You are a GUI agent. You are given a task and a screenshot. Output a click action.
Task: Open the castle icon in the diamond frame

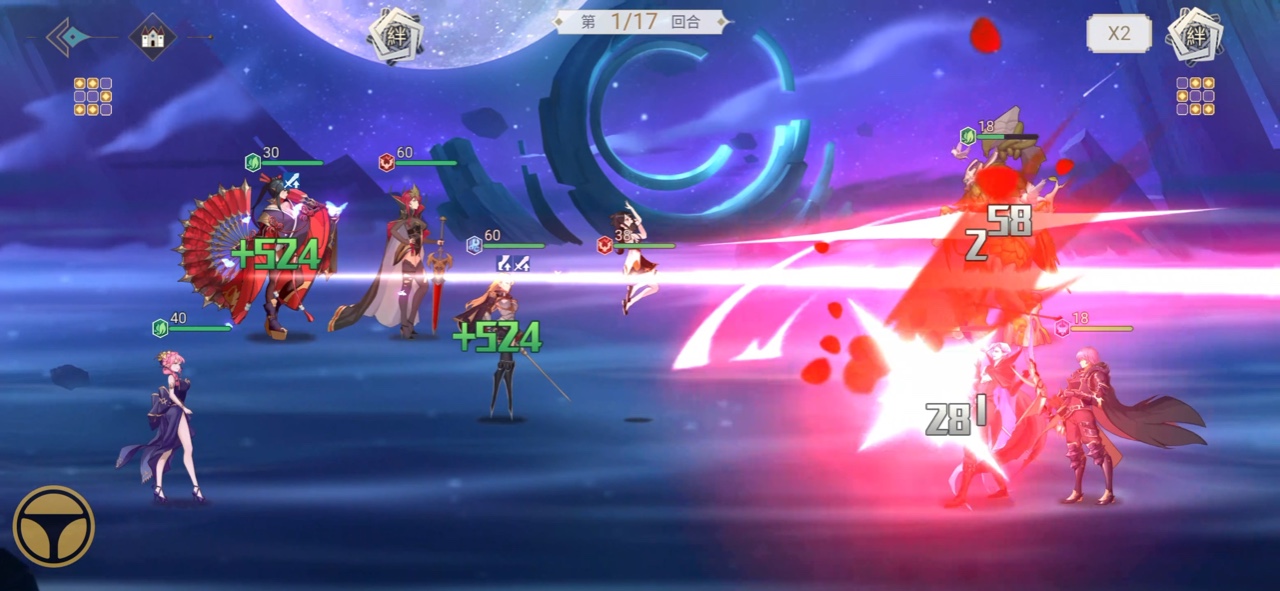(152, 38)
